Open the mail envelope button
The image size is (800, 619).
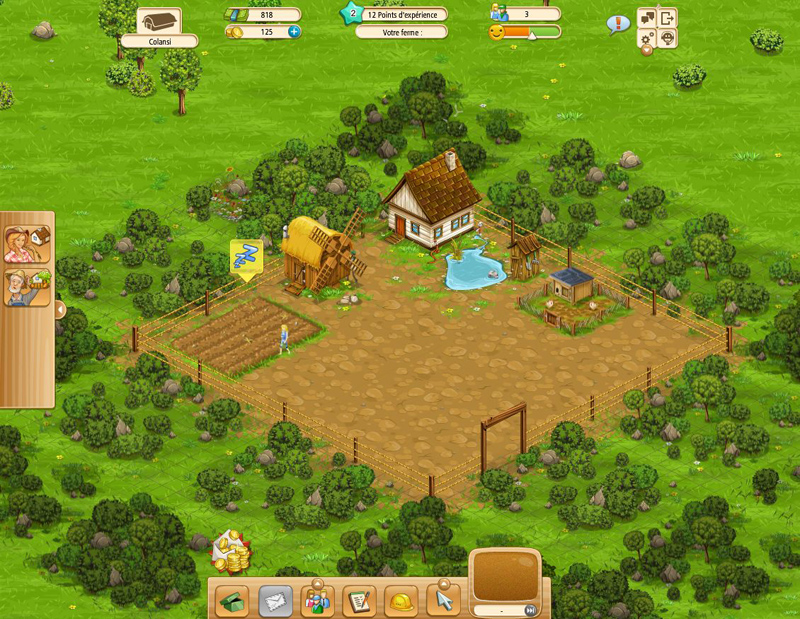click(x=276, y=600)
